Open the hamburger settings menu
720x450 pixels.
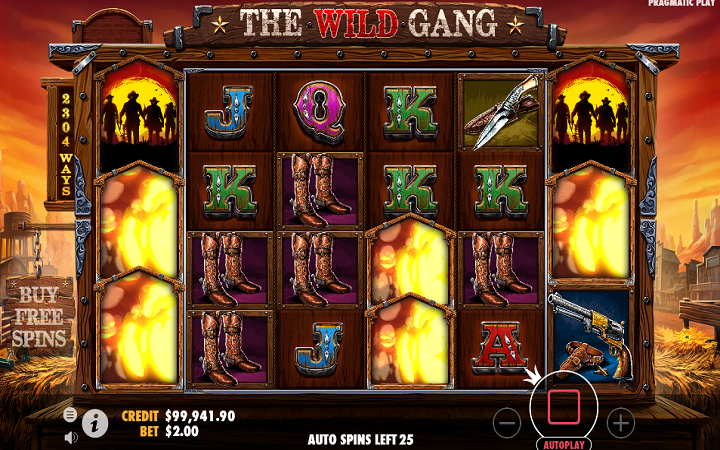[x=70, y=414]
